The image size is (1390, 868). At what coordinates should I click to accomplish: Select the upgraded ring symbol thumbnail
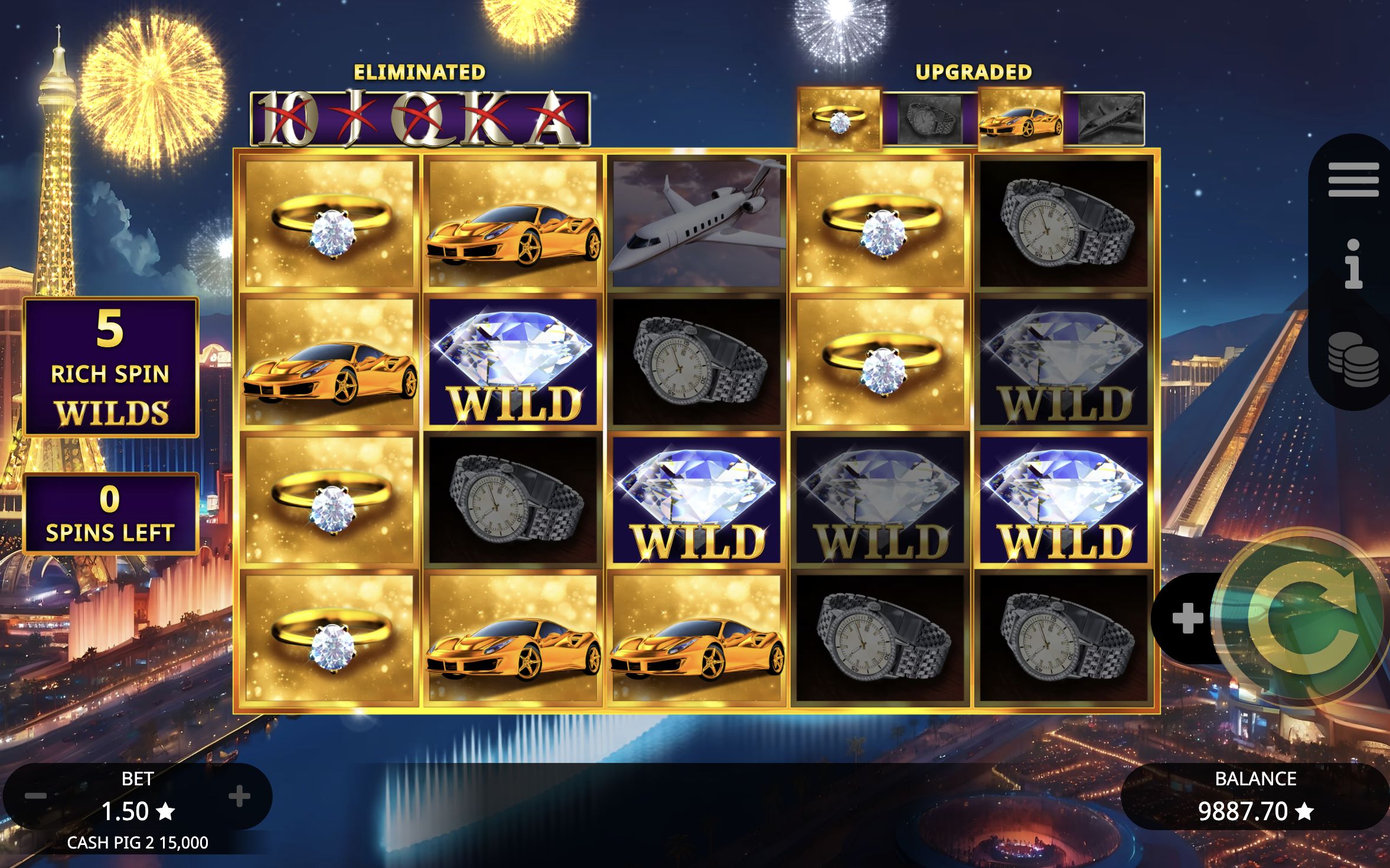(x=840, y=118)
